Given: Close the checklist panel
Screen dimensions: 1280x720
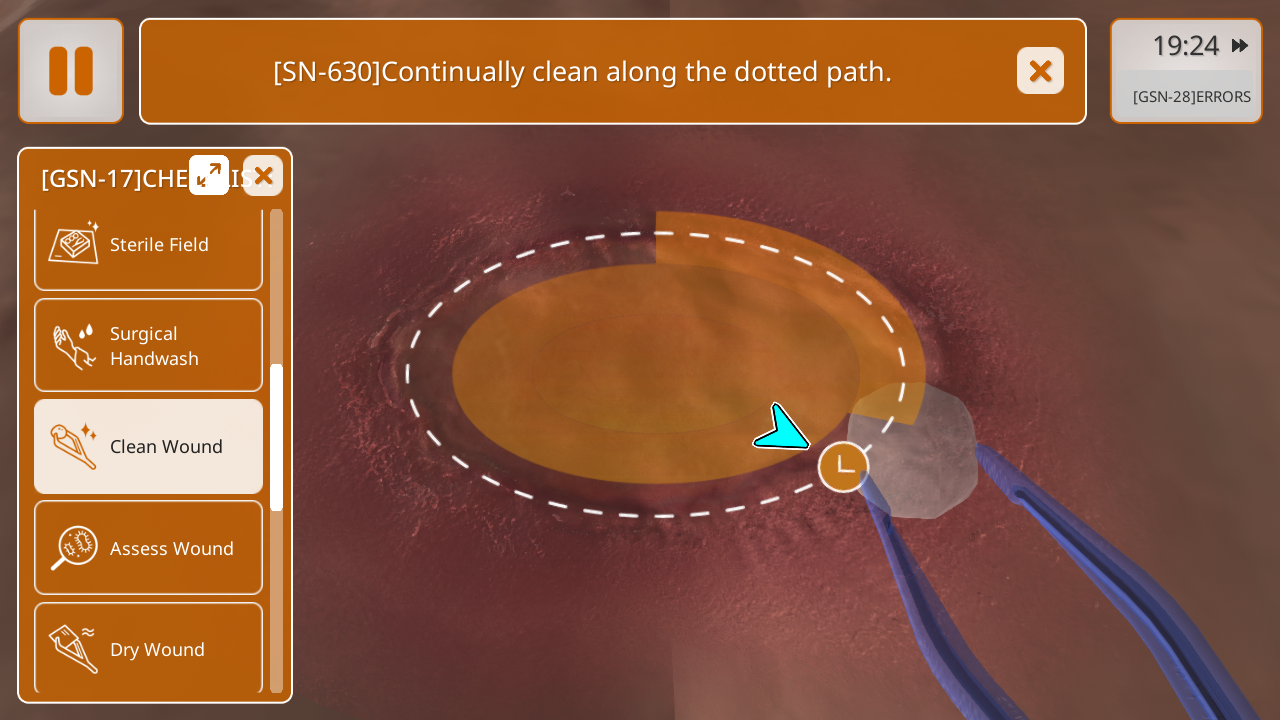Looking at the screenshot, I should [263, 175].
